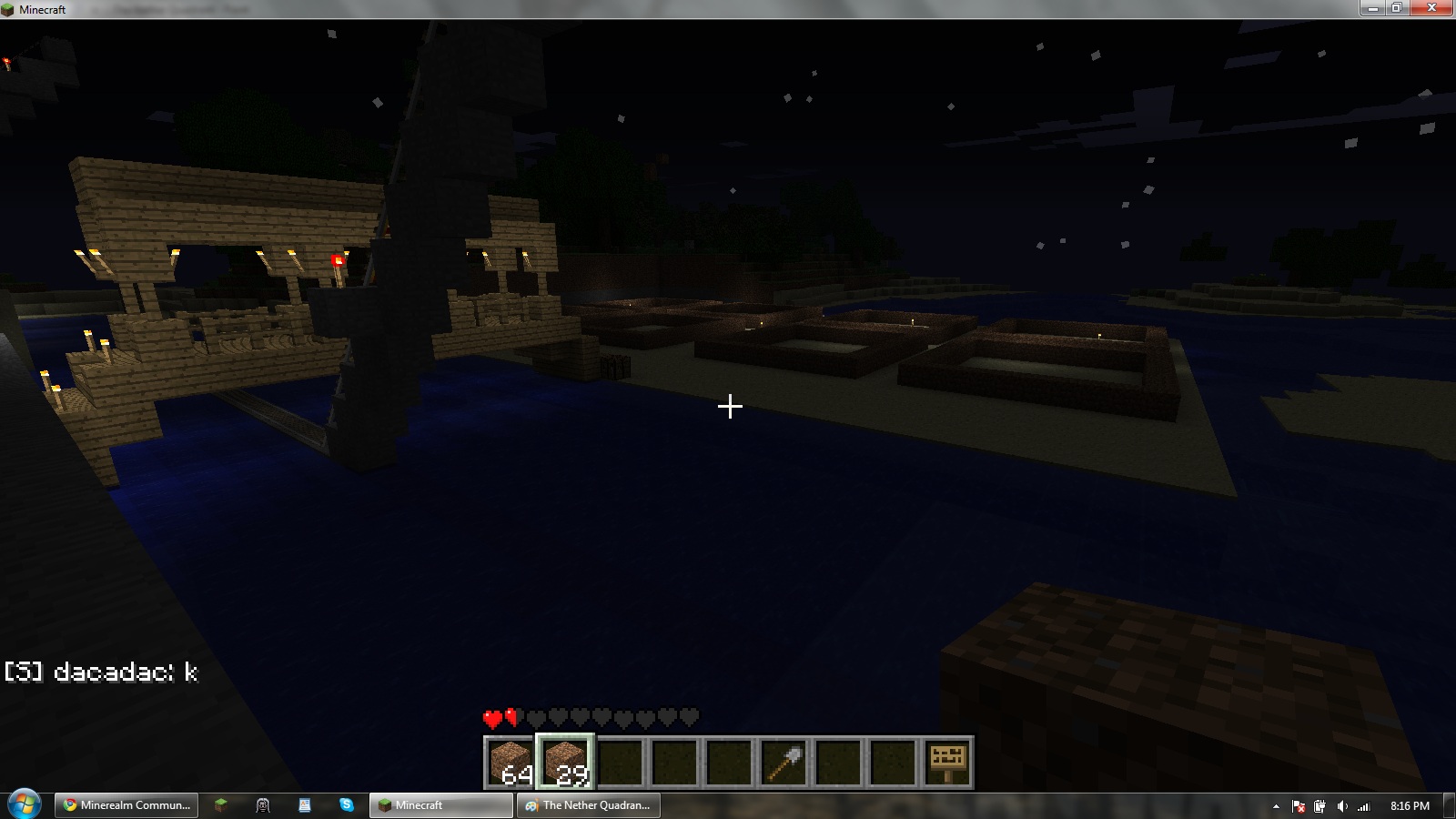
Task: Open Skype from the taskbar
Action: [x=346, y=805]
